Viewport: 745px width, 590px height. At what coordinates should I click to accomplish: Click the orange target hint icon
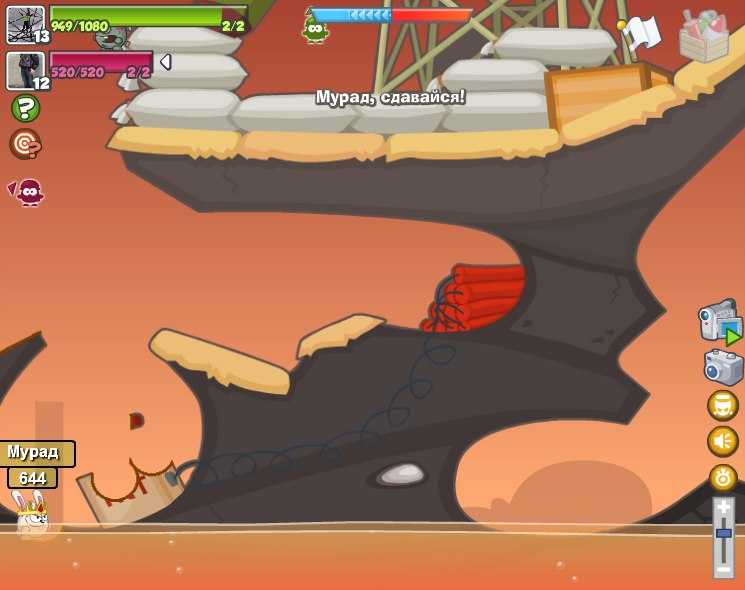(25, 144)
